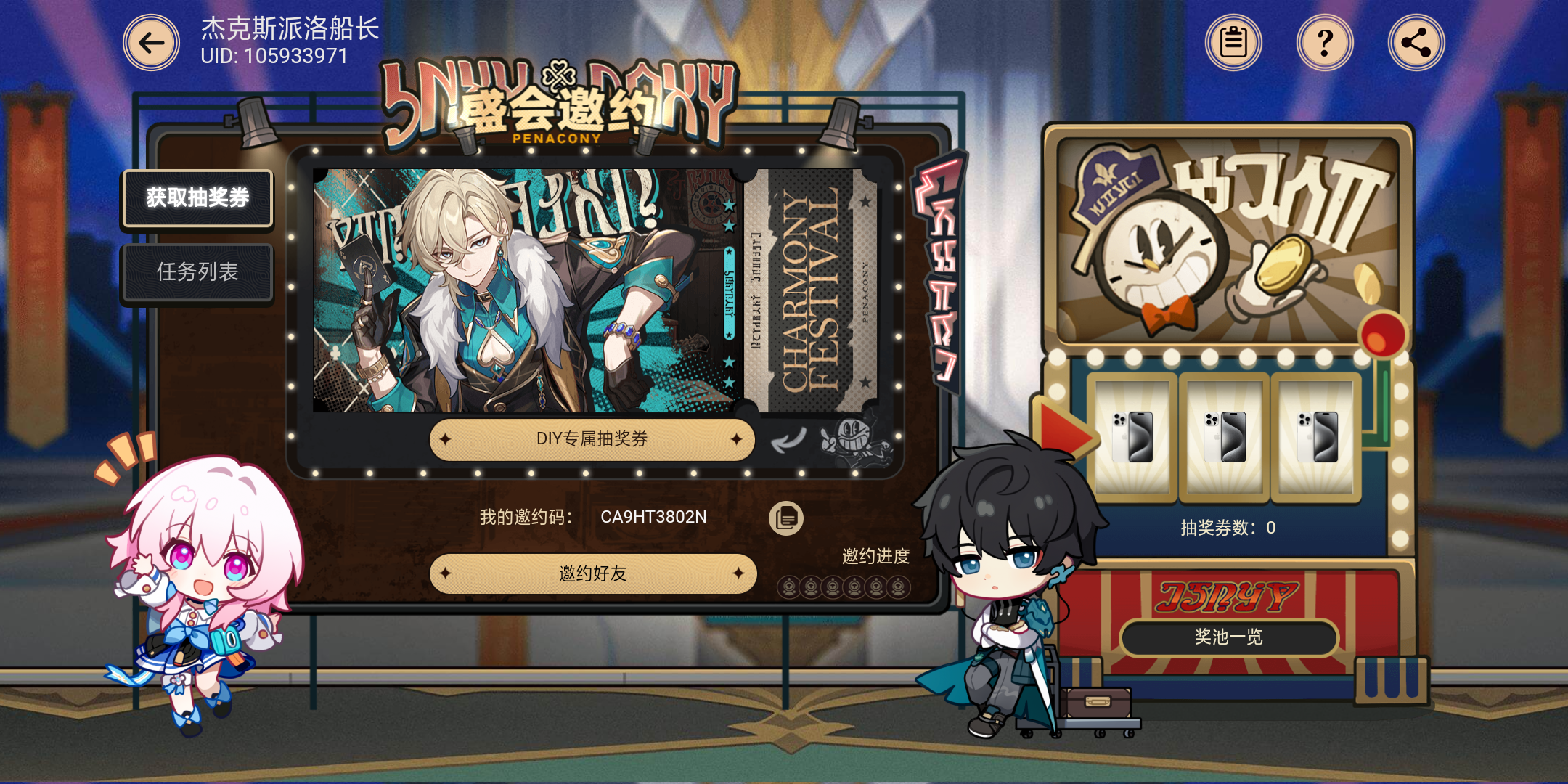Image resolution: width=1568 pixels, height=784 pixels.
Task: Share the event using the share icon
Action: click(1415, 42)
